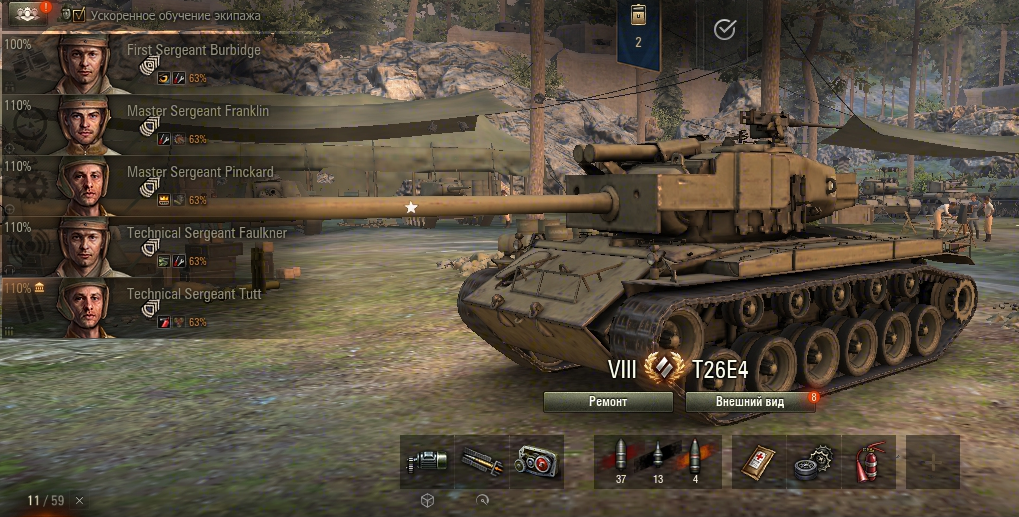Select the electric motor equipment slot
This screenshot has height=517, width=1019.
coord(427,462)
